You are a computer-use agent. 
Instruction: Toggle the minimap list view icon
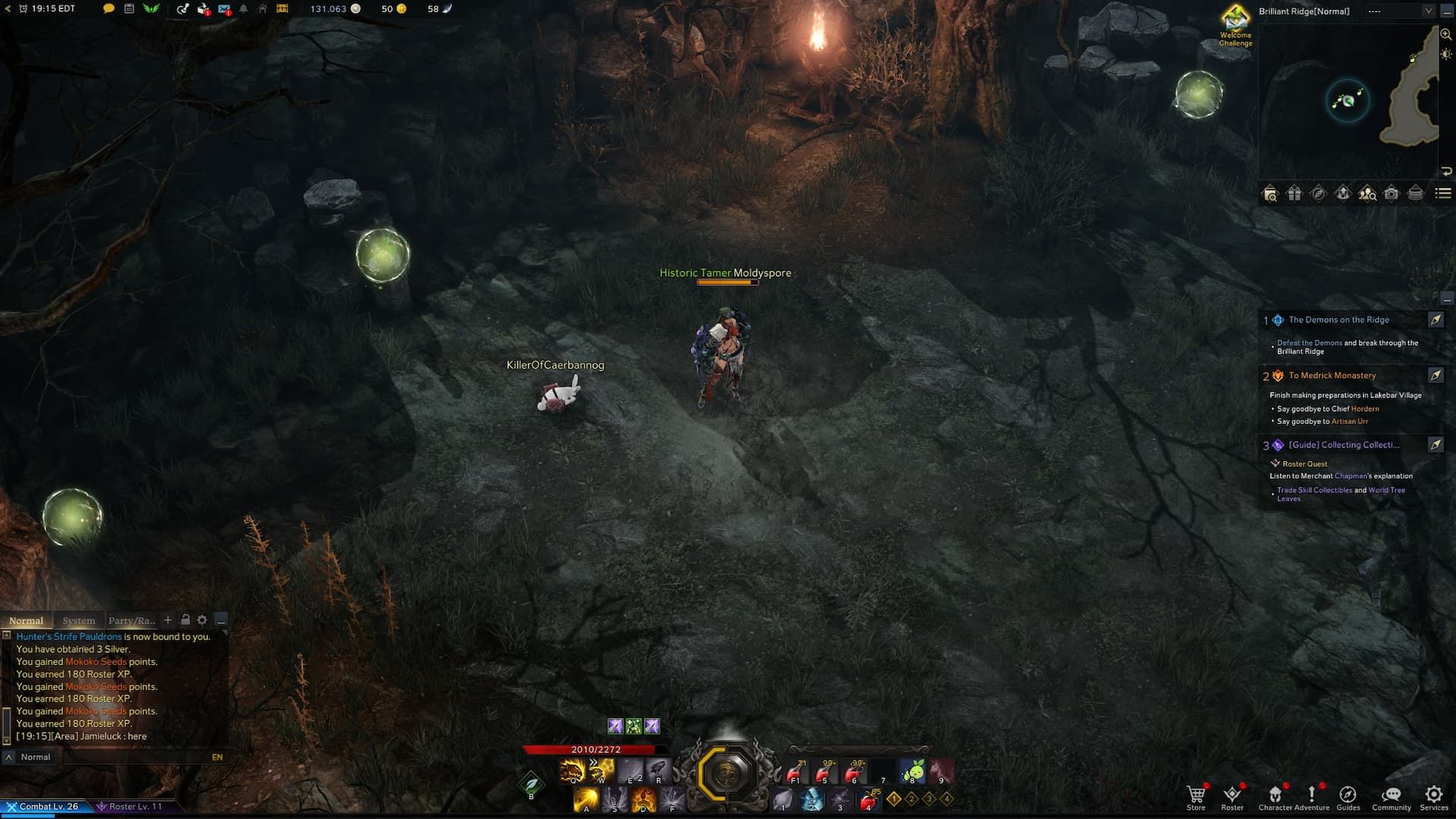[x=1445, y=194]
